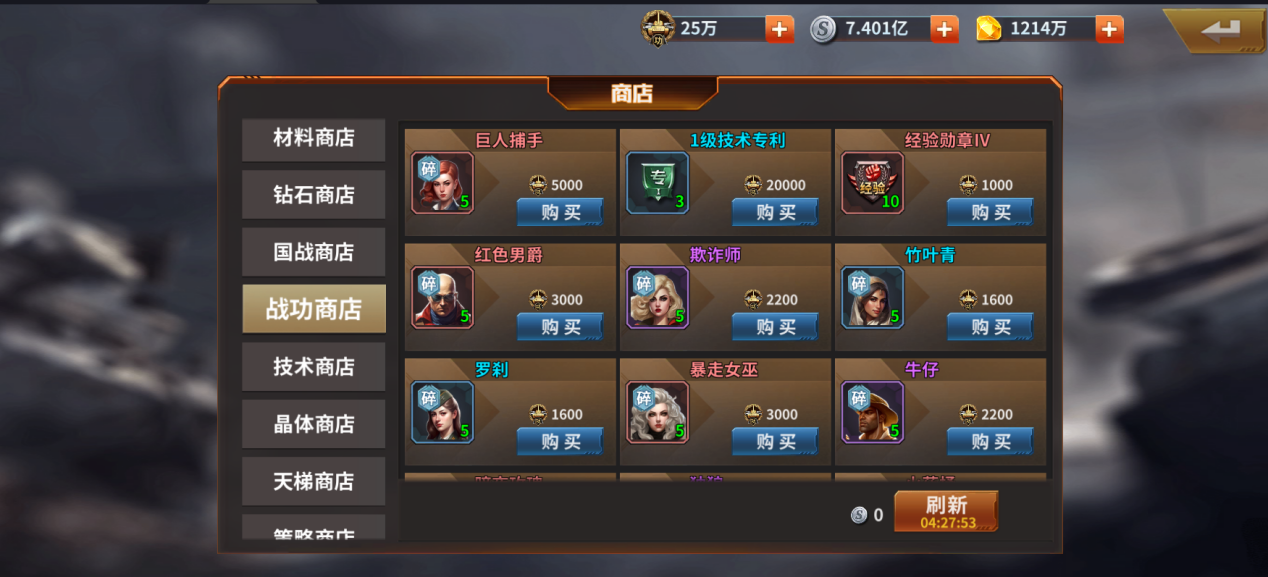
Task: Open the 晶体商店 category
Action: point(313,424)
